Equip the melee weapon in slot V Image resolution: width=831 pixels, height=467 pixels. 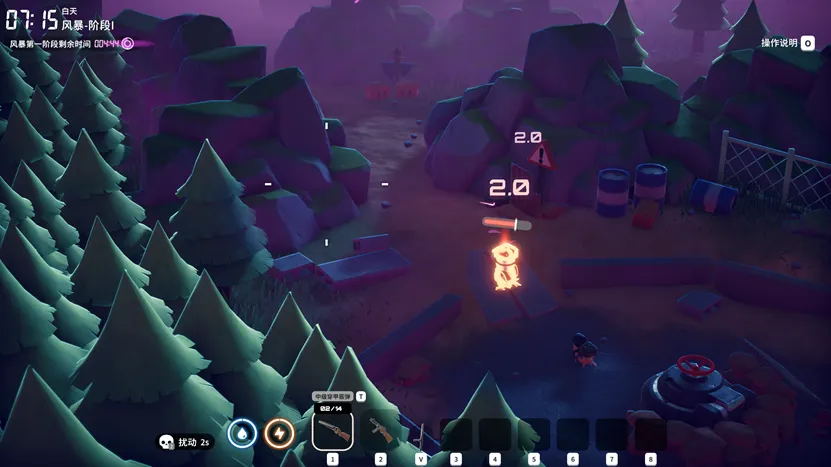pyautogui.click(x=421, y=434)
